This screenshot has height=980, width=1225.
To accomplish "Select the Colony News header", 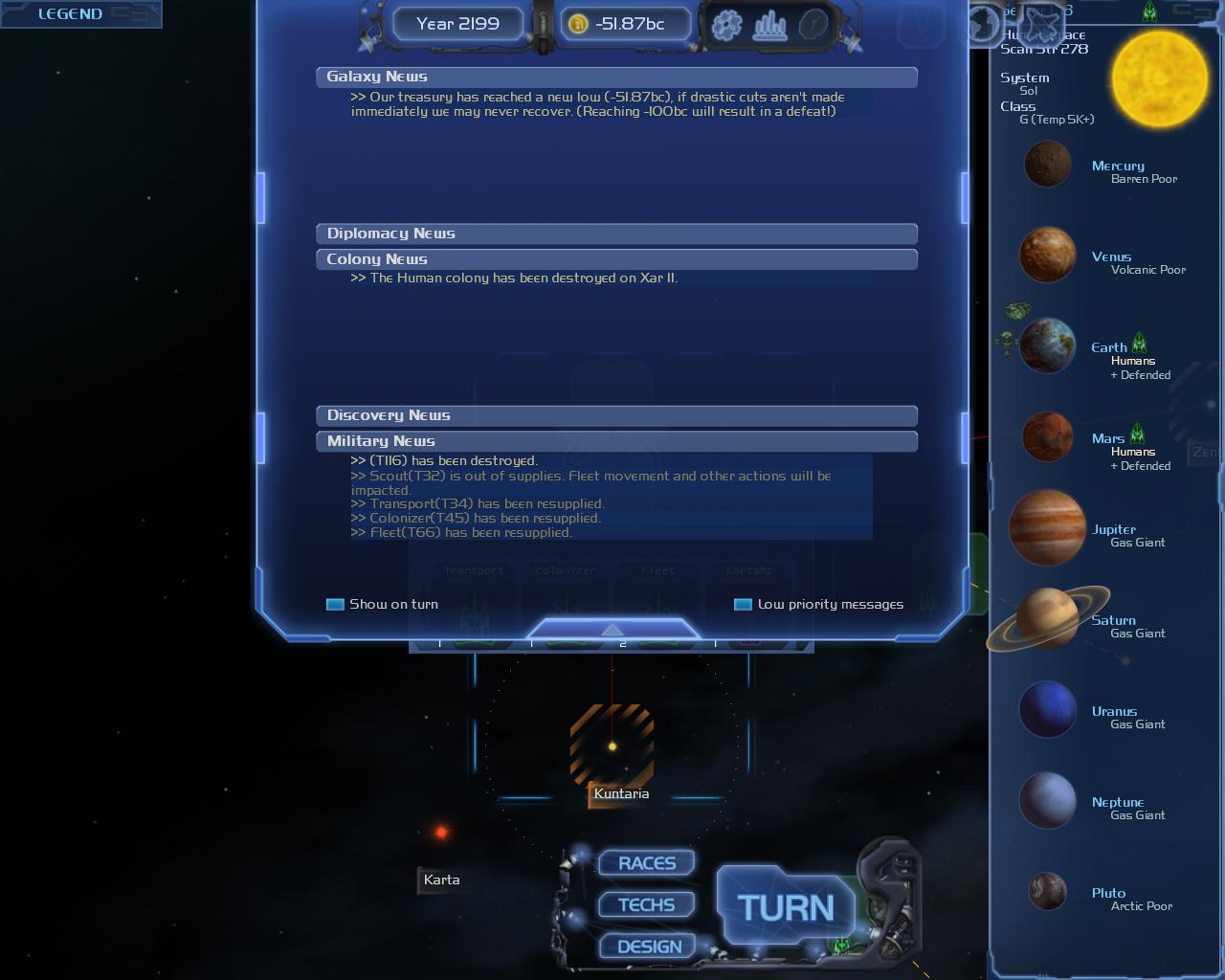I will tap(616, 259).
